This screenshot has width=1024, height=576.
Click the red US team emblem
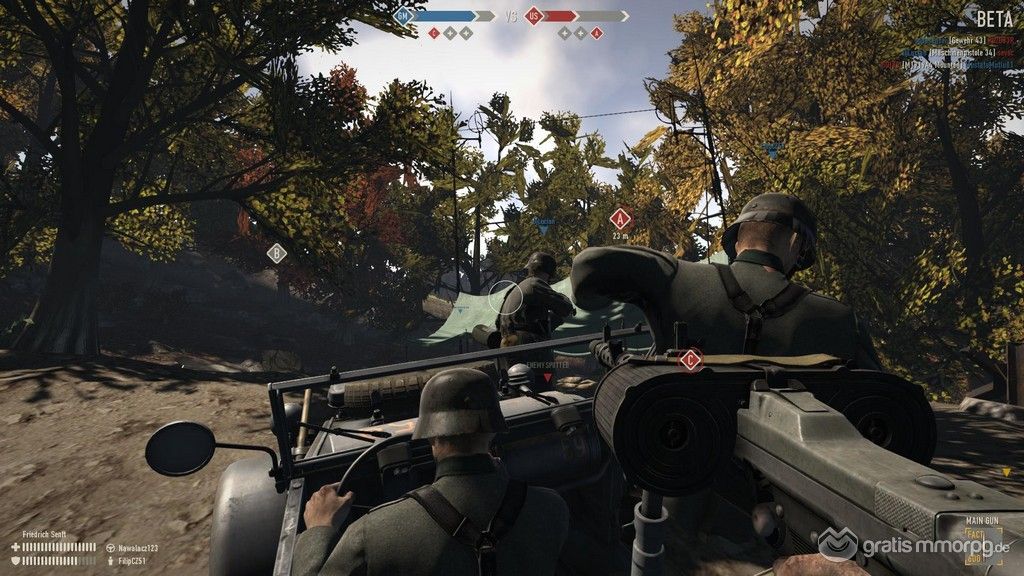pos(535,16)
